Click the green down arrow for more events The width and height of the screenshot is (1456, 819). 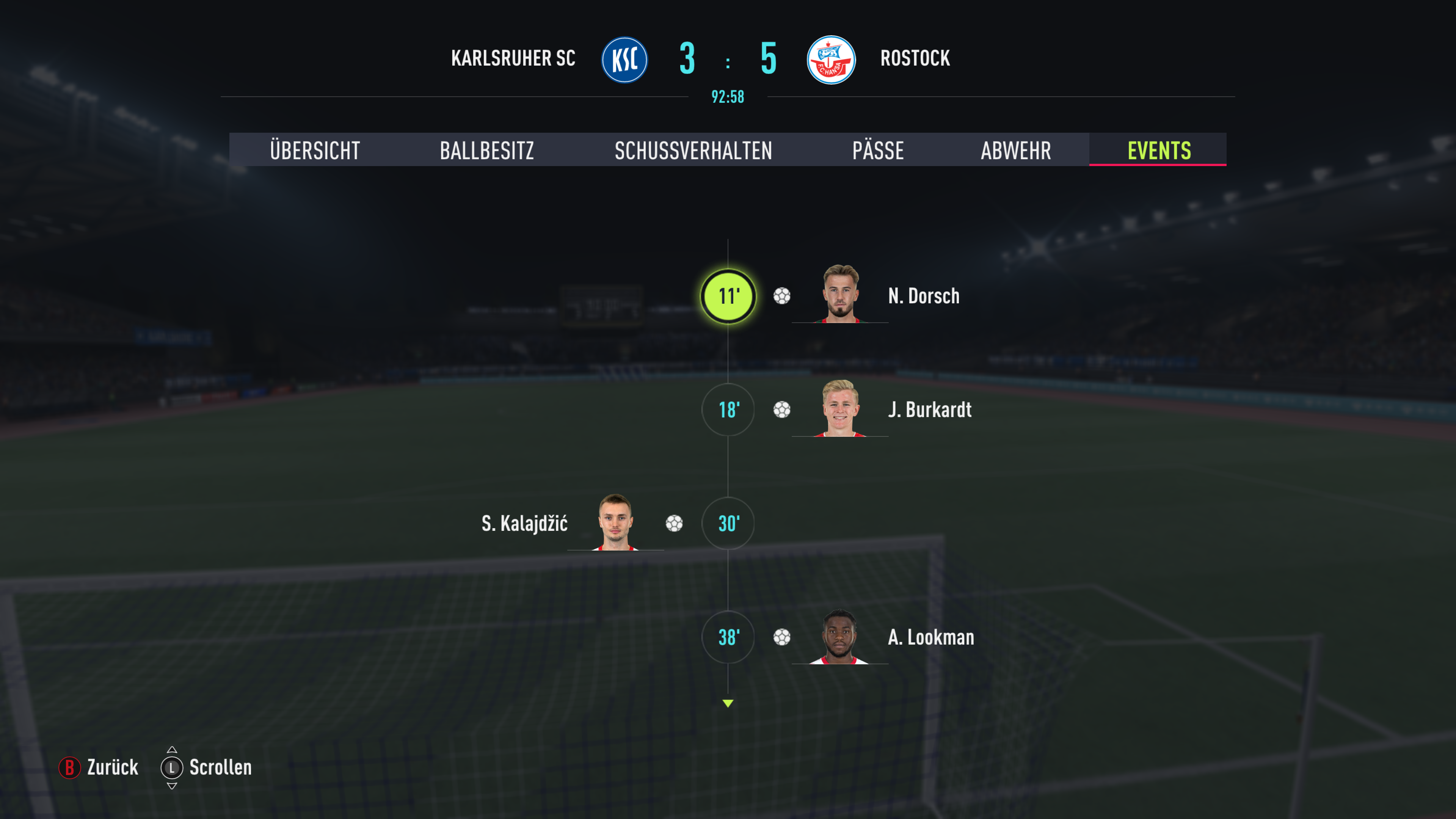(728, 703)
